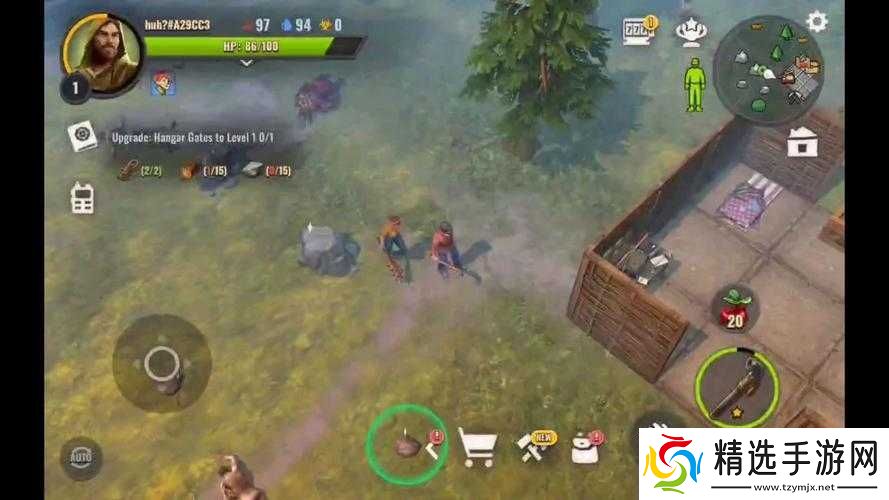Open the gear settings menu

click(x=817, y=22)
